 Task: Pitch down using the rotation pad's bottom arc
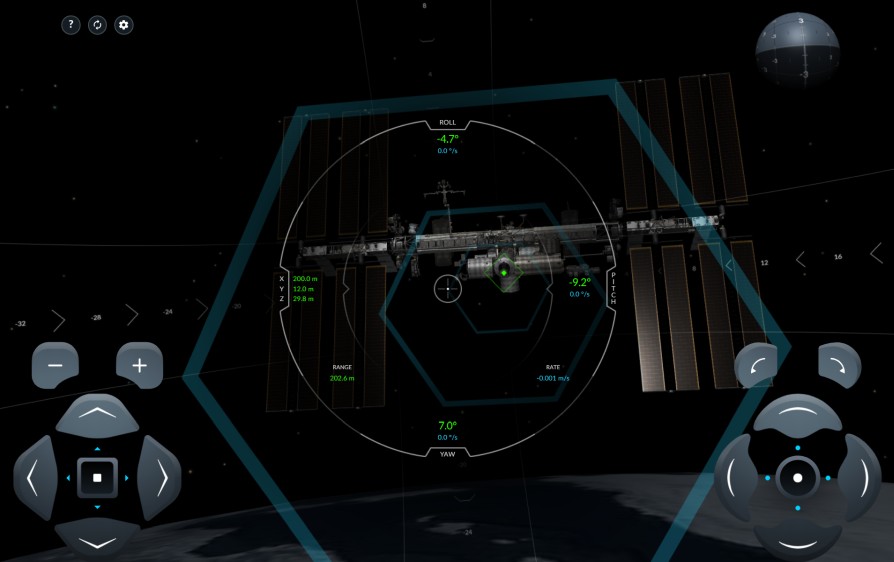797,541
